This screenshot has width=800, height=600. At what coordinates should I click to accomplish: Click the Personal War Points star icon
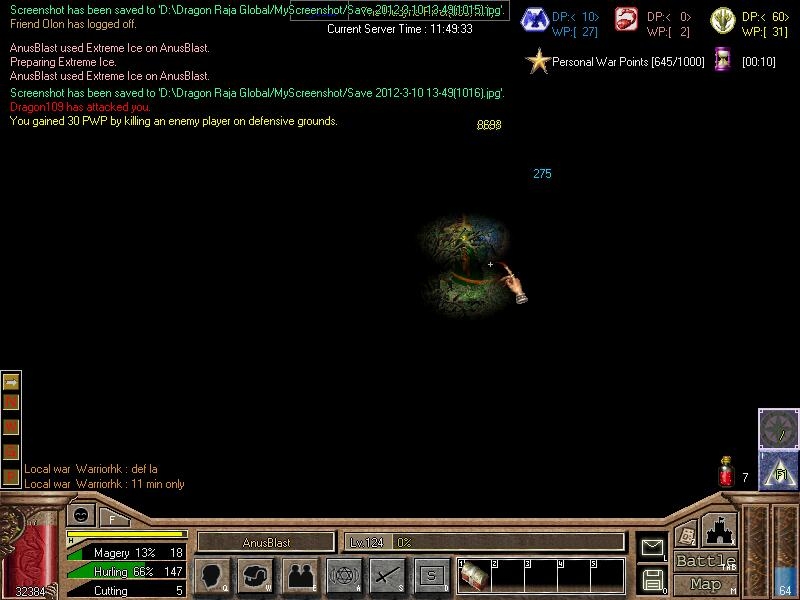point(538,62)
